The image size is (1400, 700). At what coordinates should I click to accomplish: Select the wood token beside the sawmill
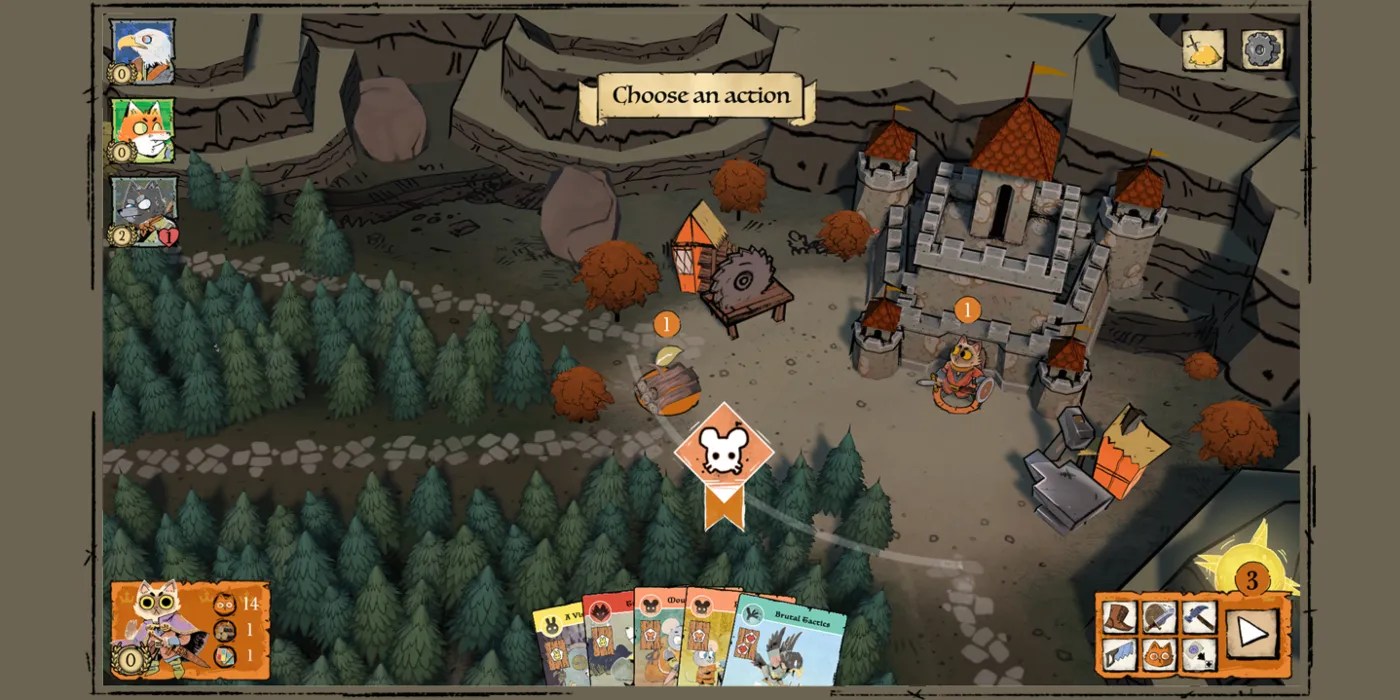667,387
